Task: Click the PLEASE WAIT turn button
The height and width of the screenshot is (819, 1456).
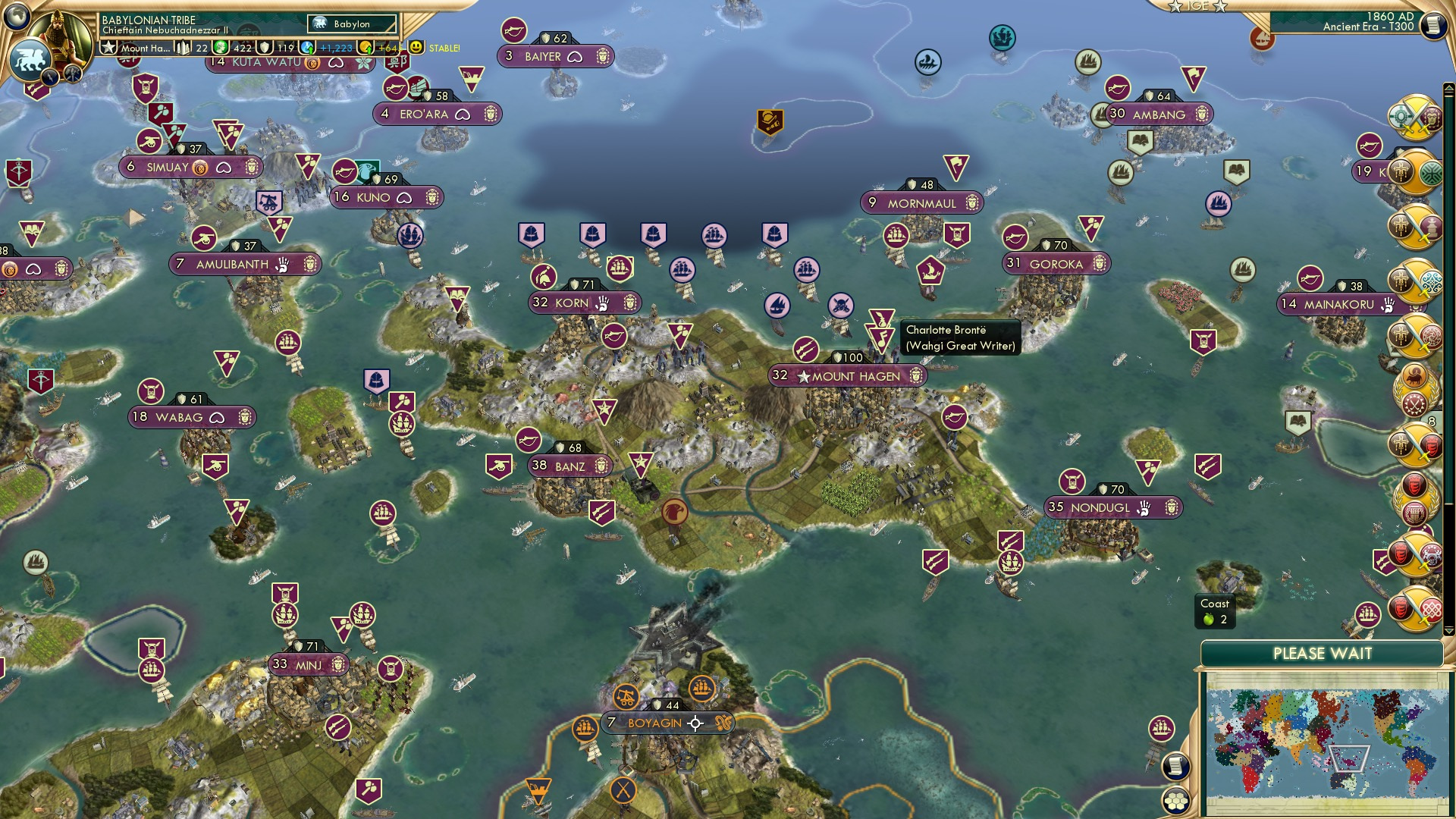Action: click(x=1322, y=654)
